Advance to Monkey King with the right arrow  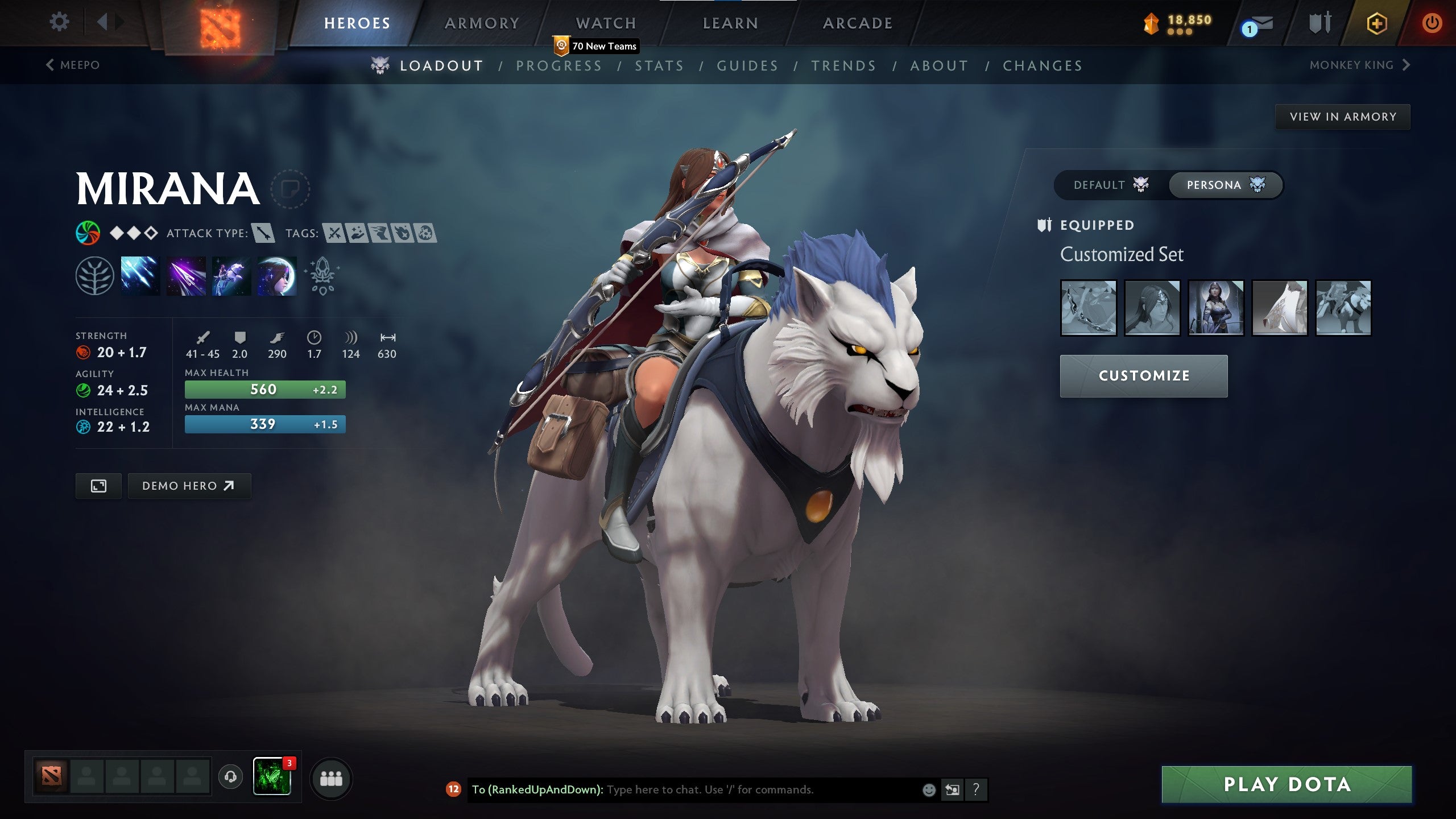tap(1404, 65)
